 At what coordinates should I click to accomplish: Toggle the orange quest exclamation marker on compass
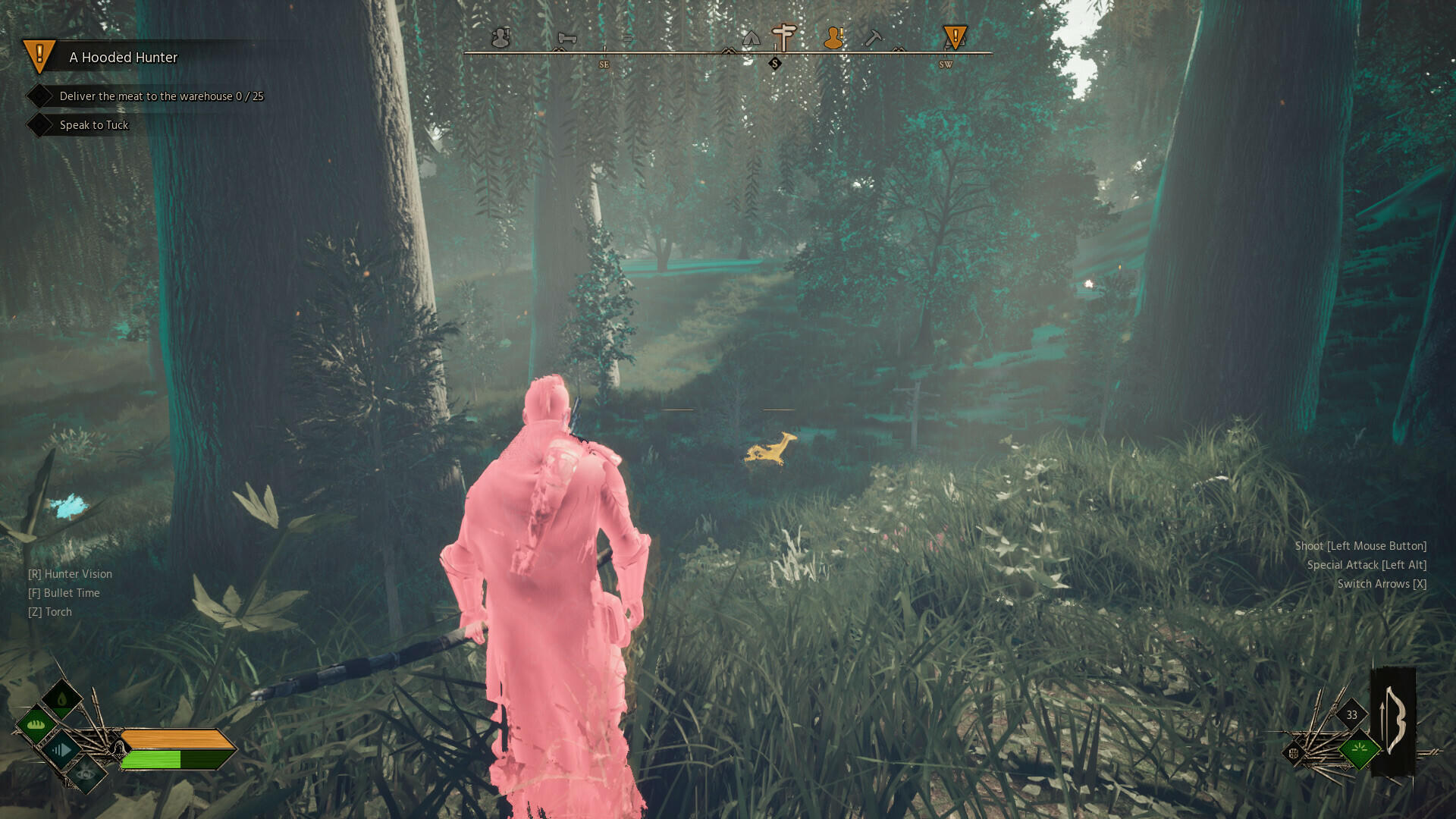click(x=955, y=36)
